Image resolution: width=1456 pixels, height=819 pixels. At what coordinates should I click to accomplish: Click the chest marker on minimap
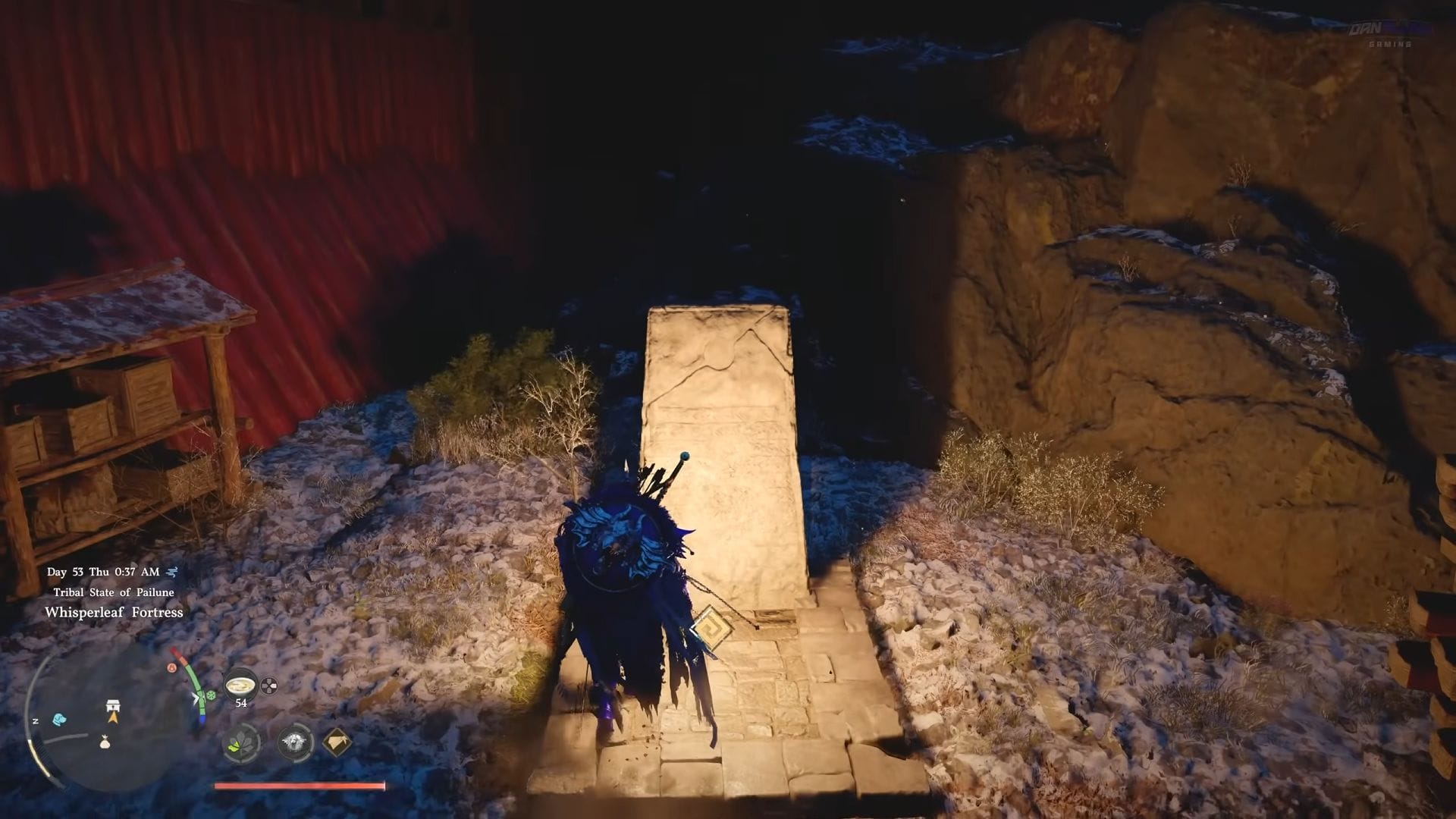[x=113, y=705]
